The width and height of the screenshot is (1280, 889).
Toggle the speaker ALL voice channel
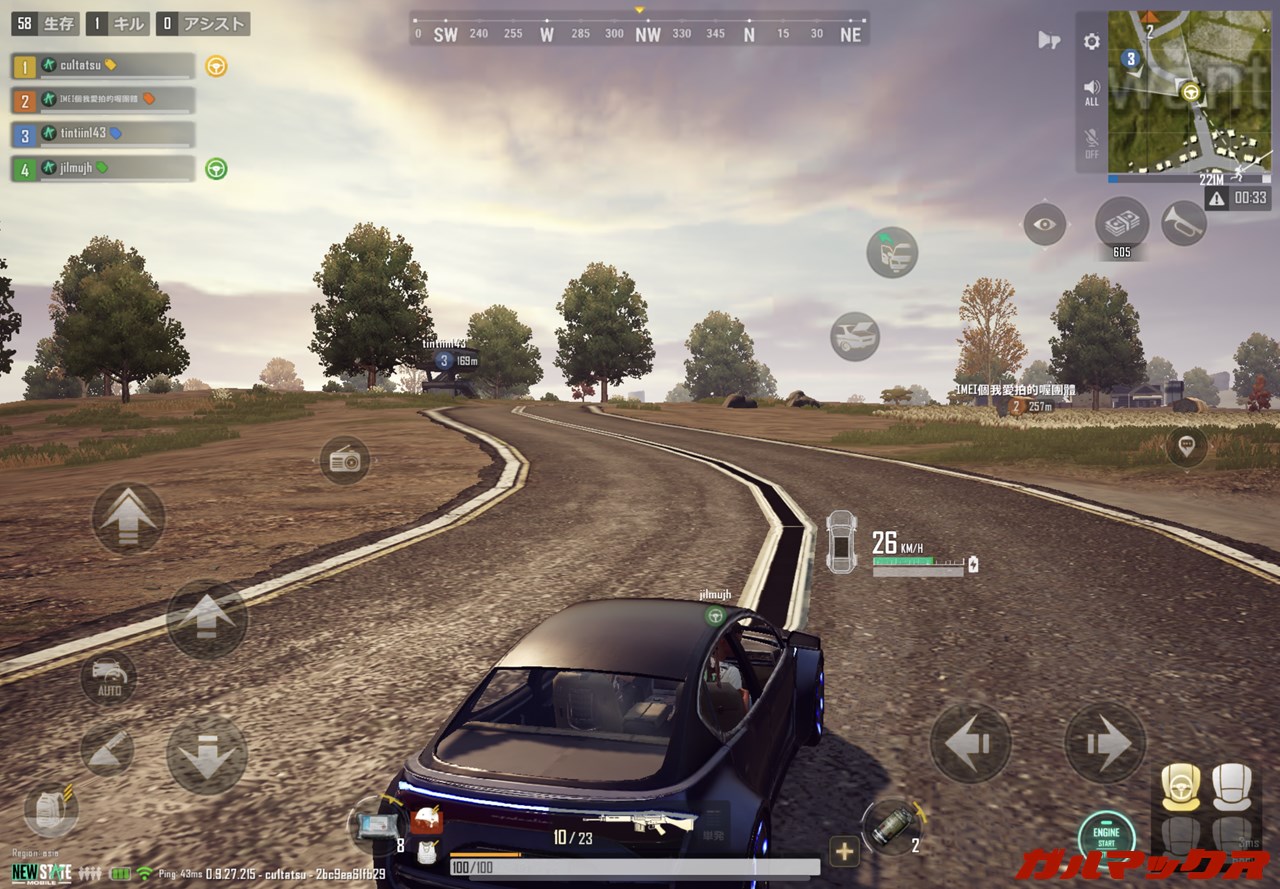1091,92
